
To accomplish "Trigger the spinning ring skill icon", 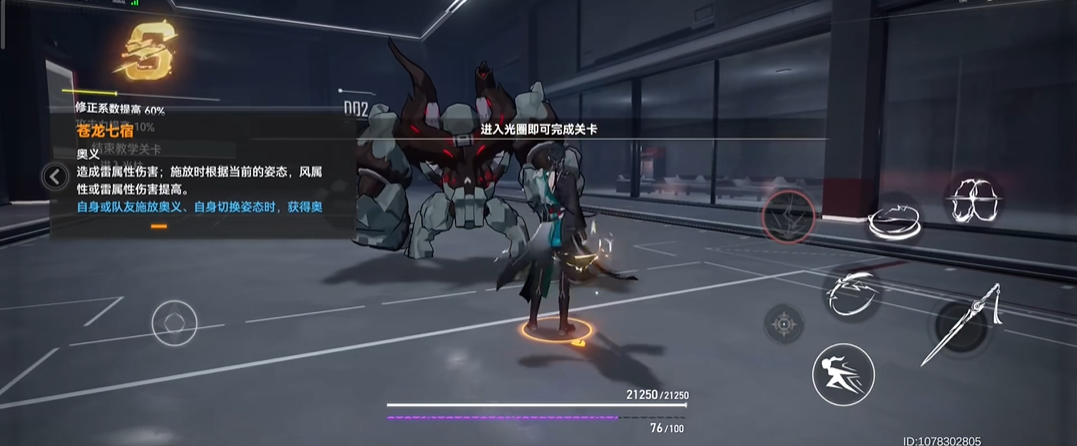I will (x=895, y=219).
